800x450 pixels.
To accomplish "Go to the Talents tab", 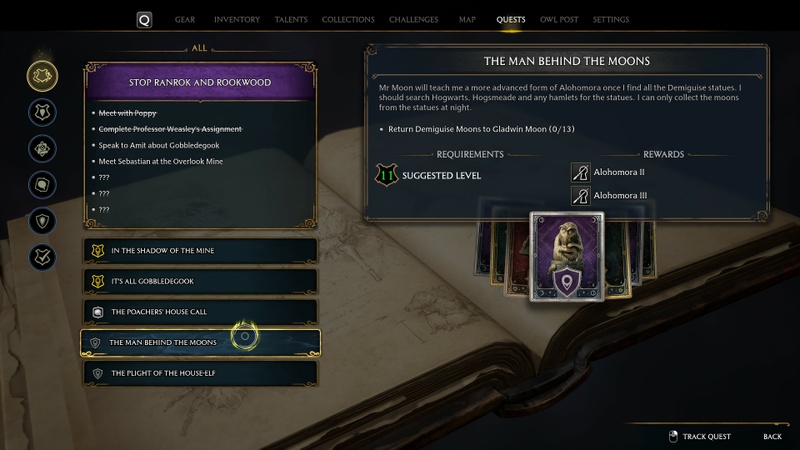I will pos(291,20).
